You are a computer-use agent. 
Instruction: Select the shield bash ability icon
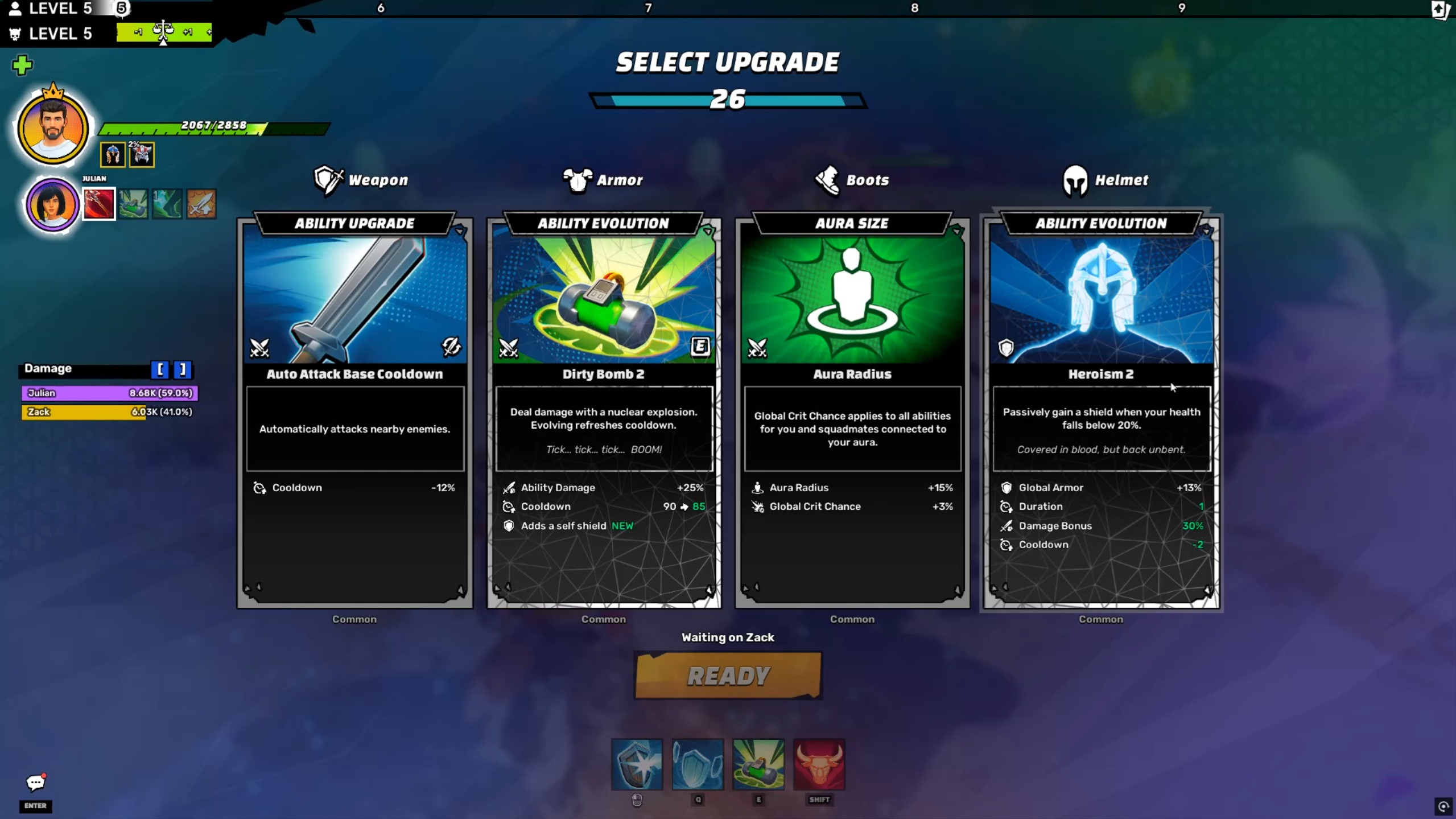pyautogui.click(x=637, y=764)
